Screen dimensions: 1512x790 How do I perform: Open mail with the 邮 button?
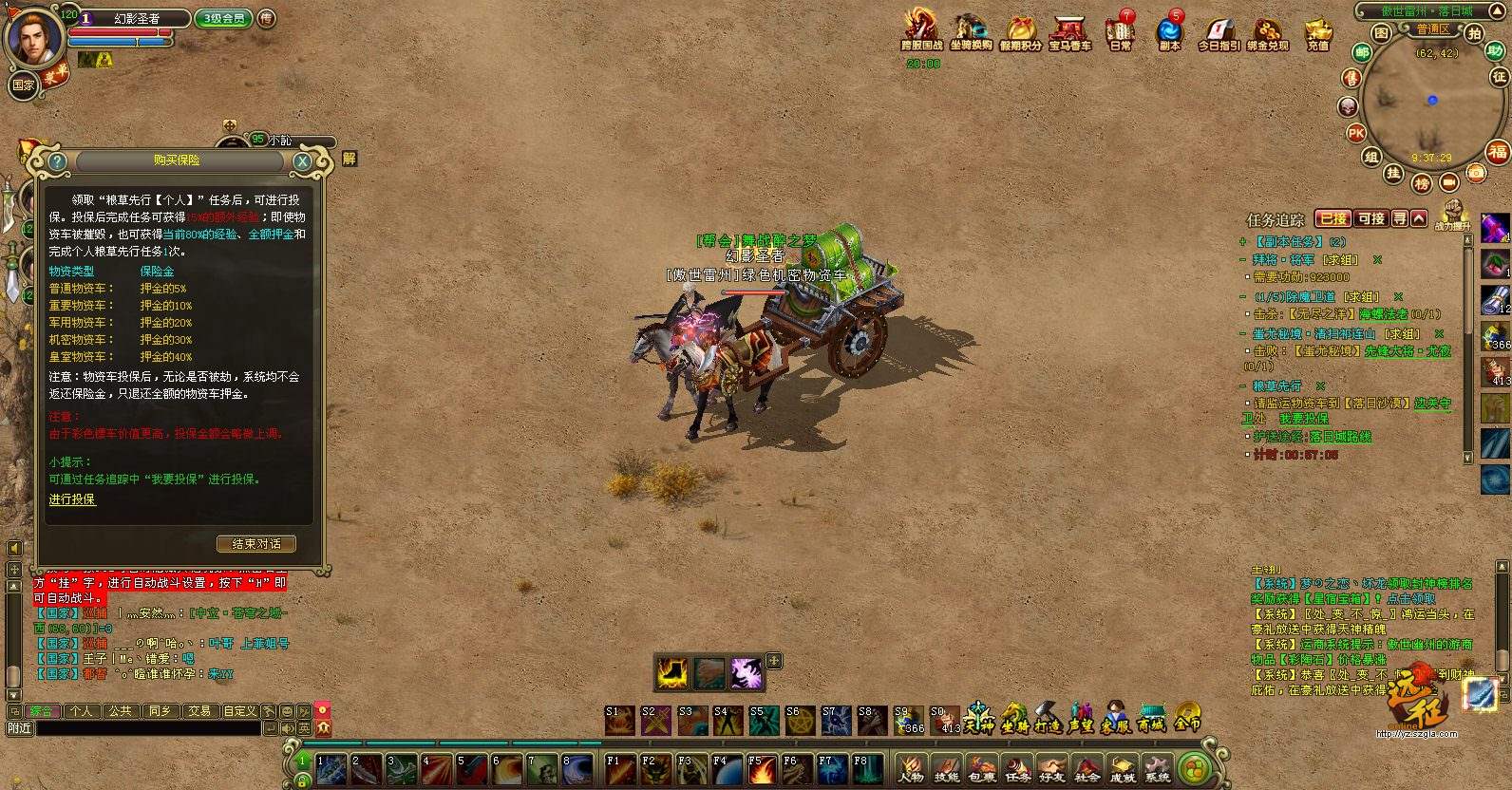[1362, 53]
